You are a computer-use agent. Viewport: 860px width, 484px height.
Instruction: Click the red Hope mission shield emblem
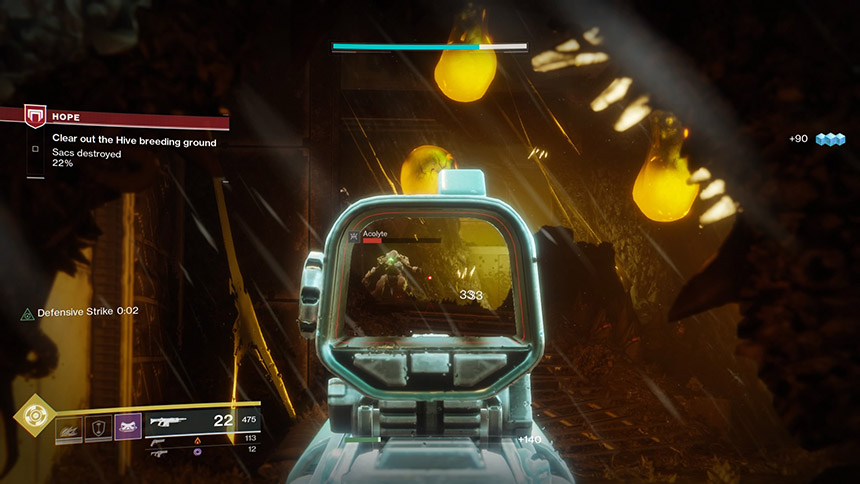tap(34, 117)
